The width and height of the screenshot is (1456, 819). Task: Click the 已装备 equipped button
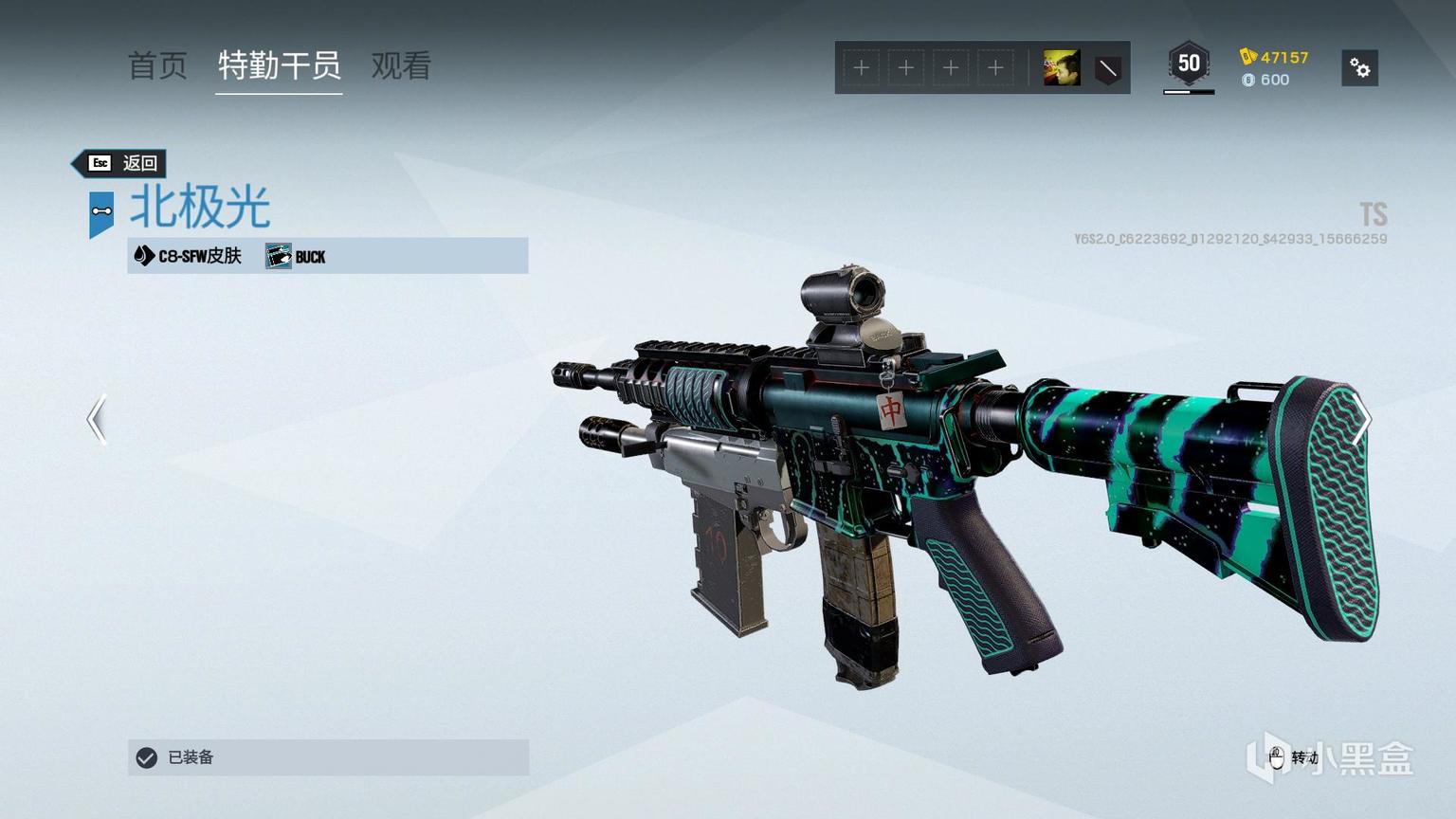pos(328,757)
